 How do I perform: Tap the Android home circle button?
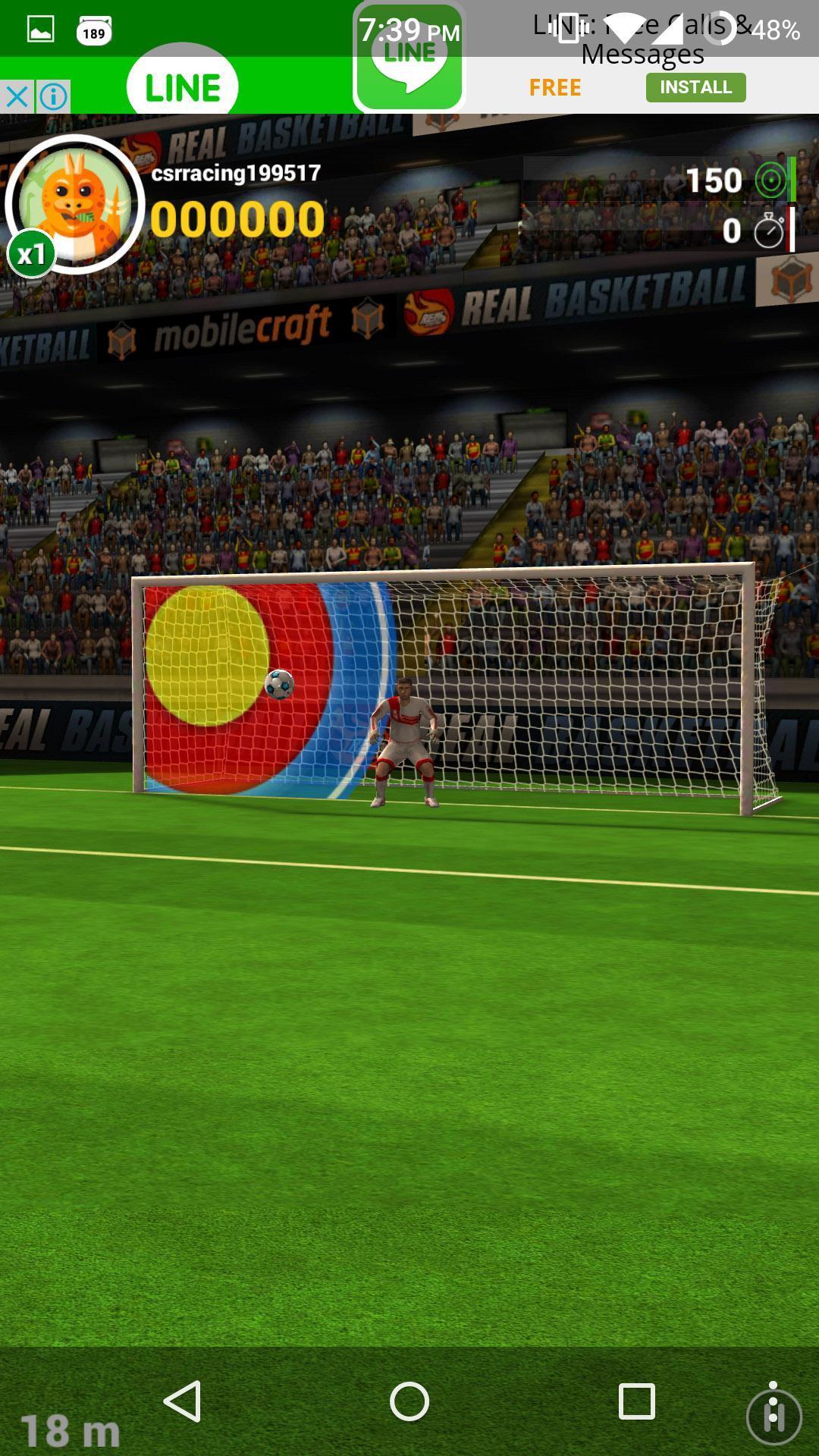[x=409, y=1401]
